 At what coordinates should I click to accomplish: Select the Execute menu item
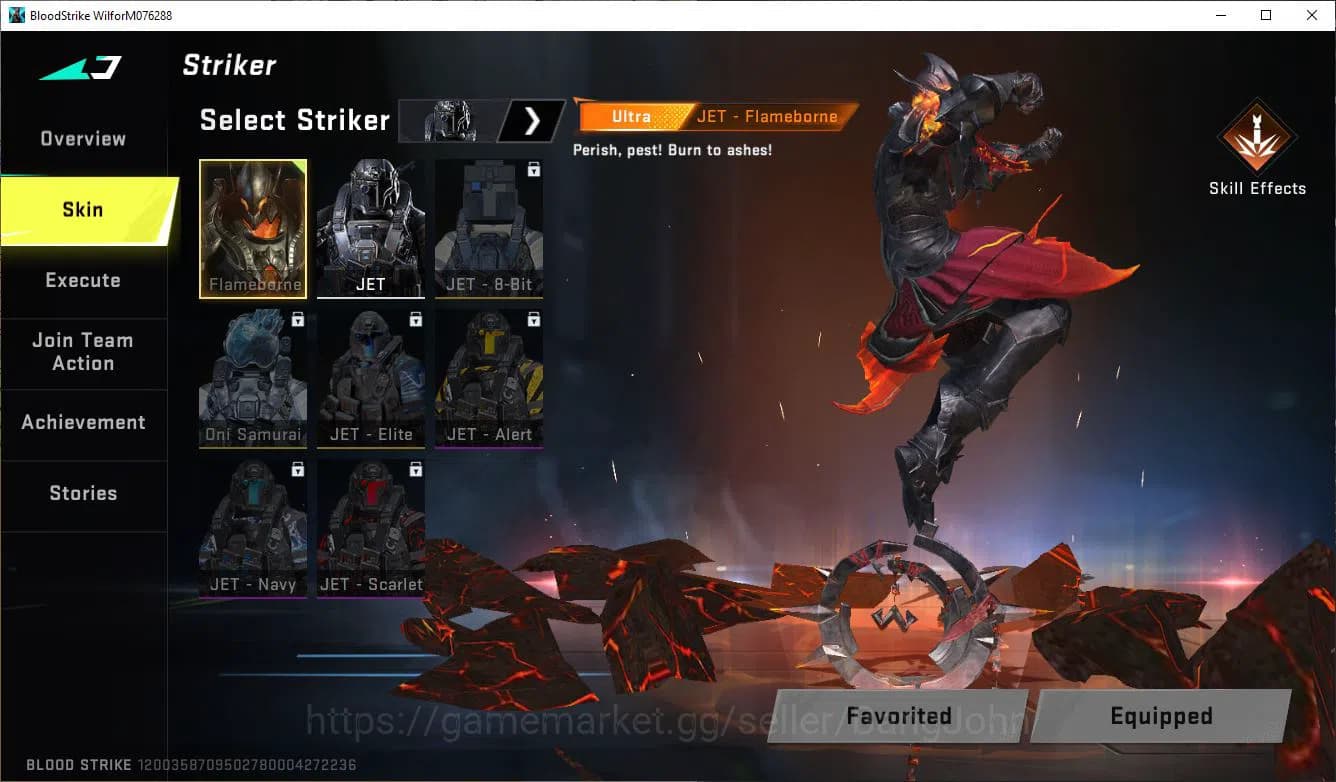click(82, 280)
